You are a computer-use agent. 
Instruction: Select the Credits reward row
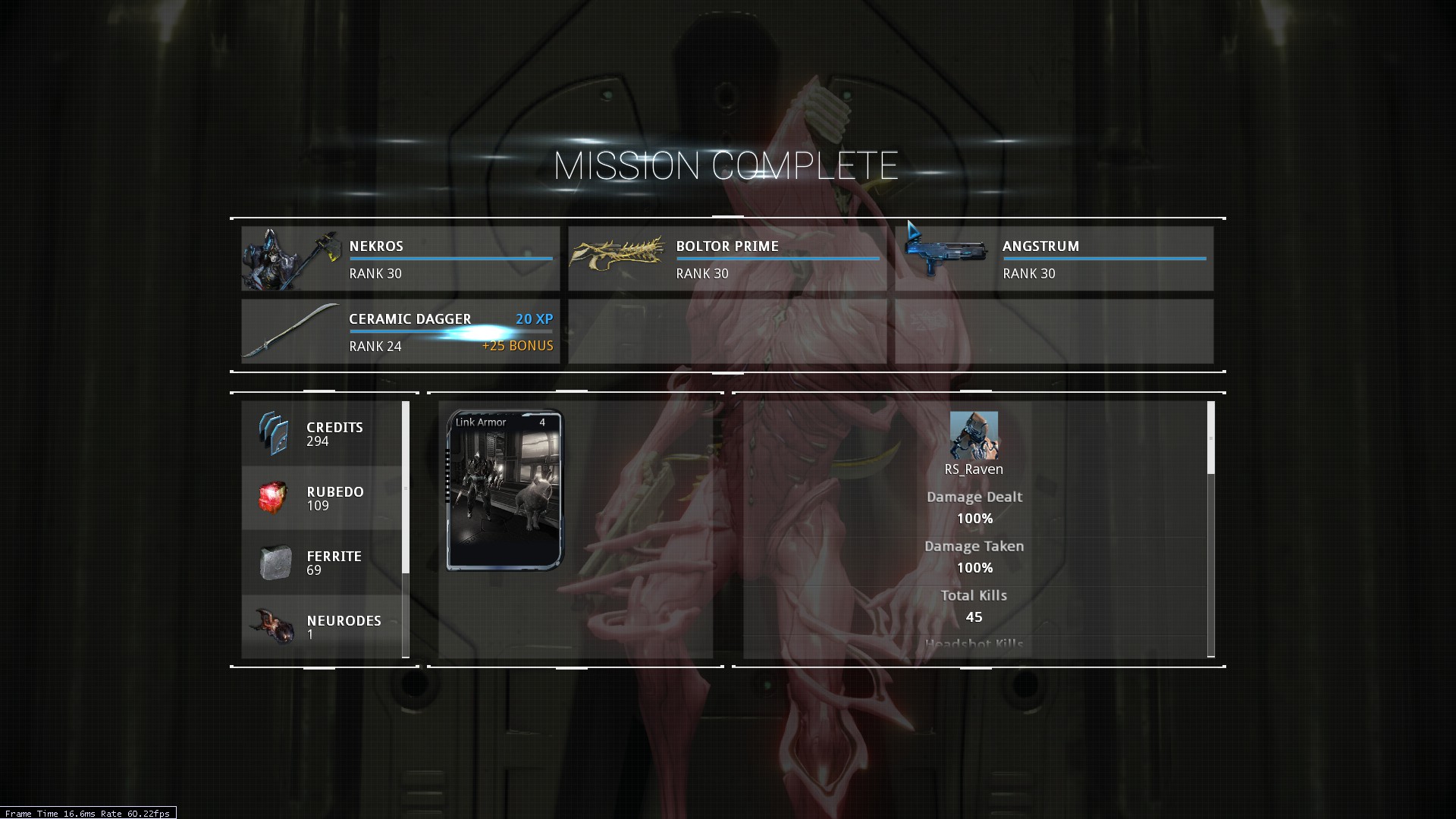coord(322,434)
